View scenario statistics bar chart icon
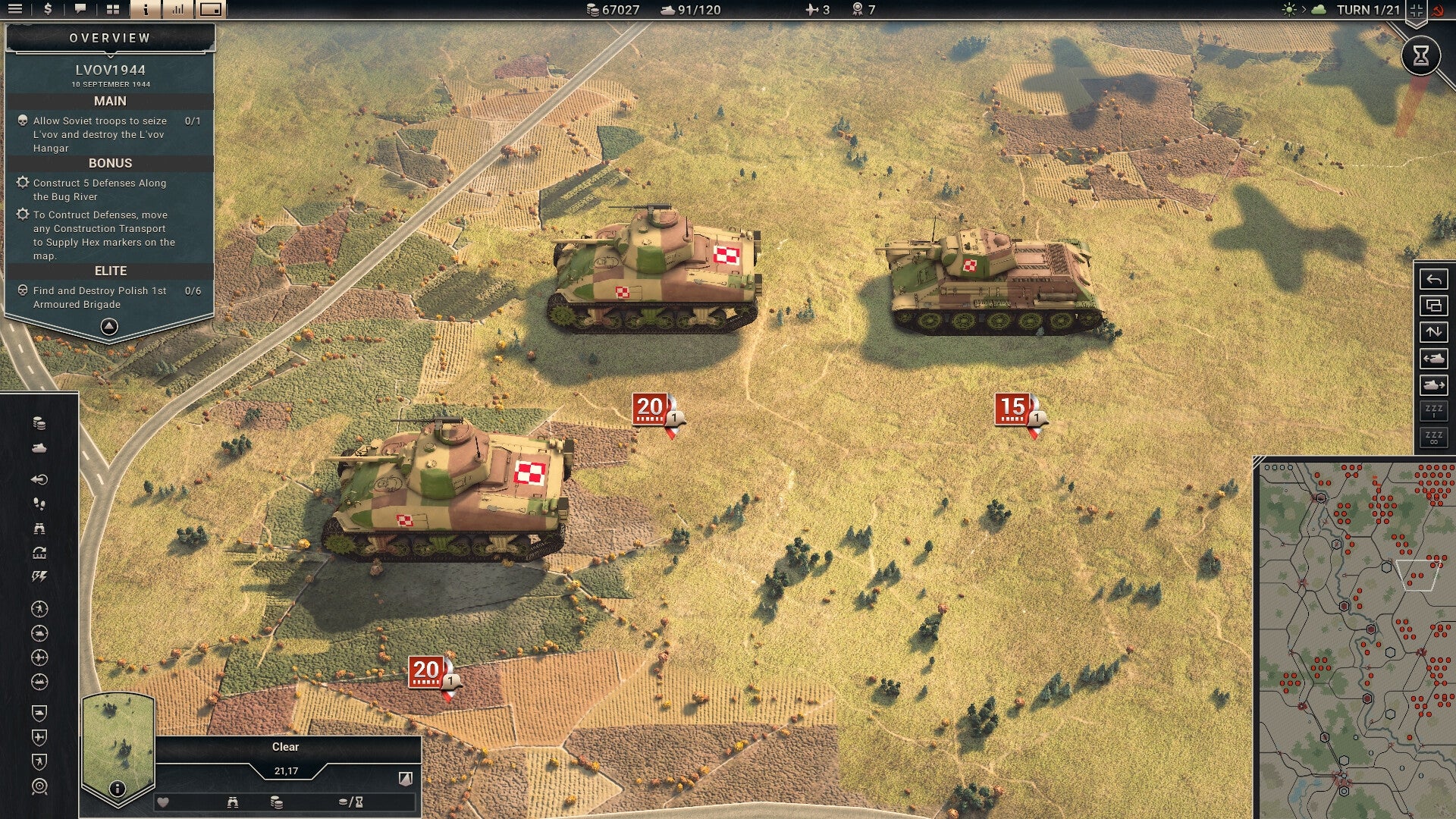1456x819 pixels. (180, 10)
